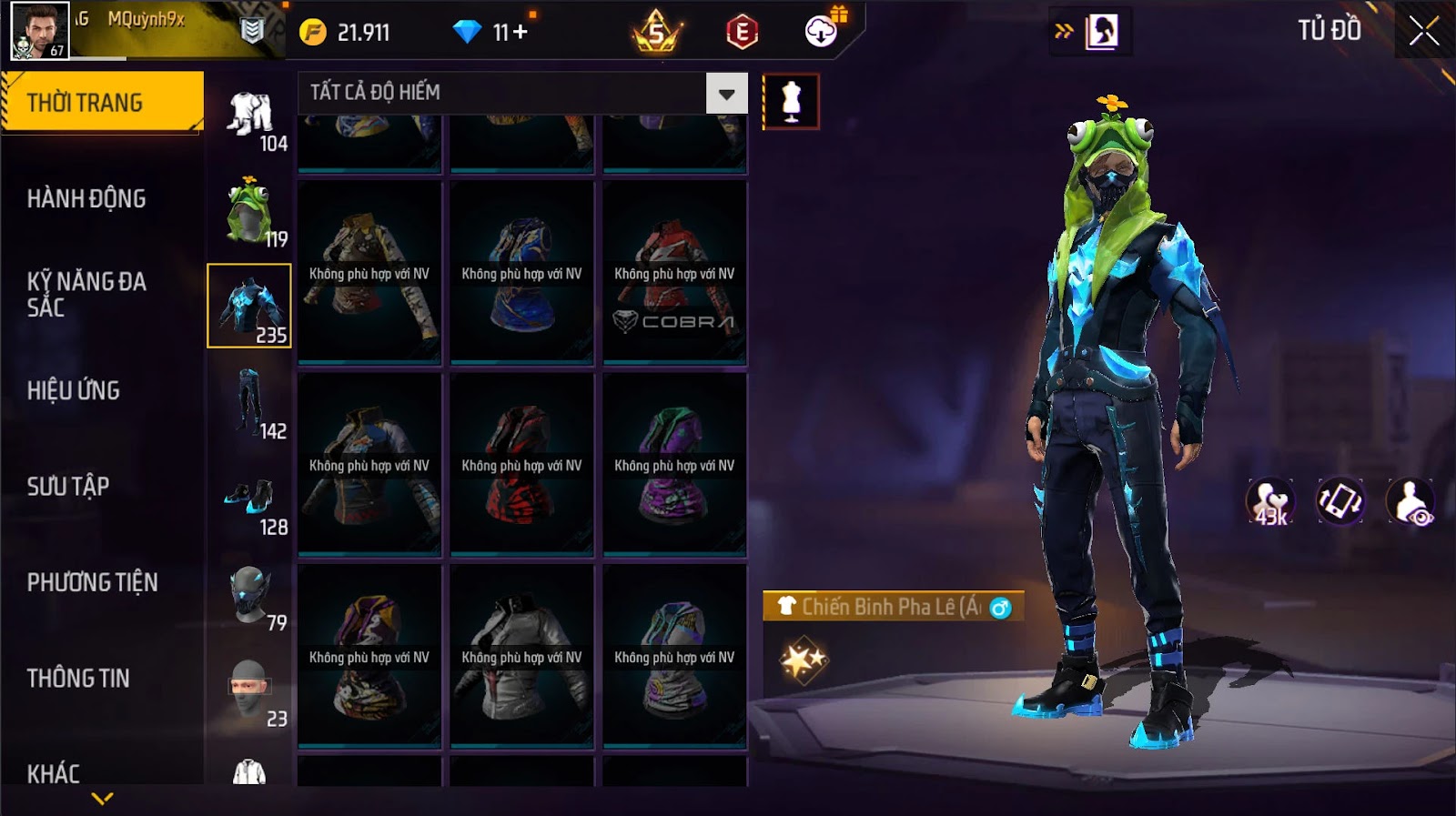Go to the Sưu Tập tab
Viewport: 1456px width, 816px height.
pyautogui.click(x=68, y=486)
